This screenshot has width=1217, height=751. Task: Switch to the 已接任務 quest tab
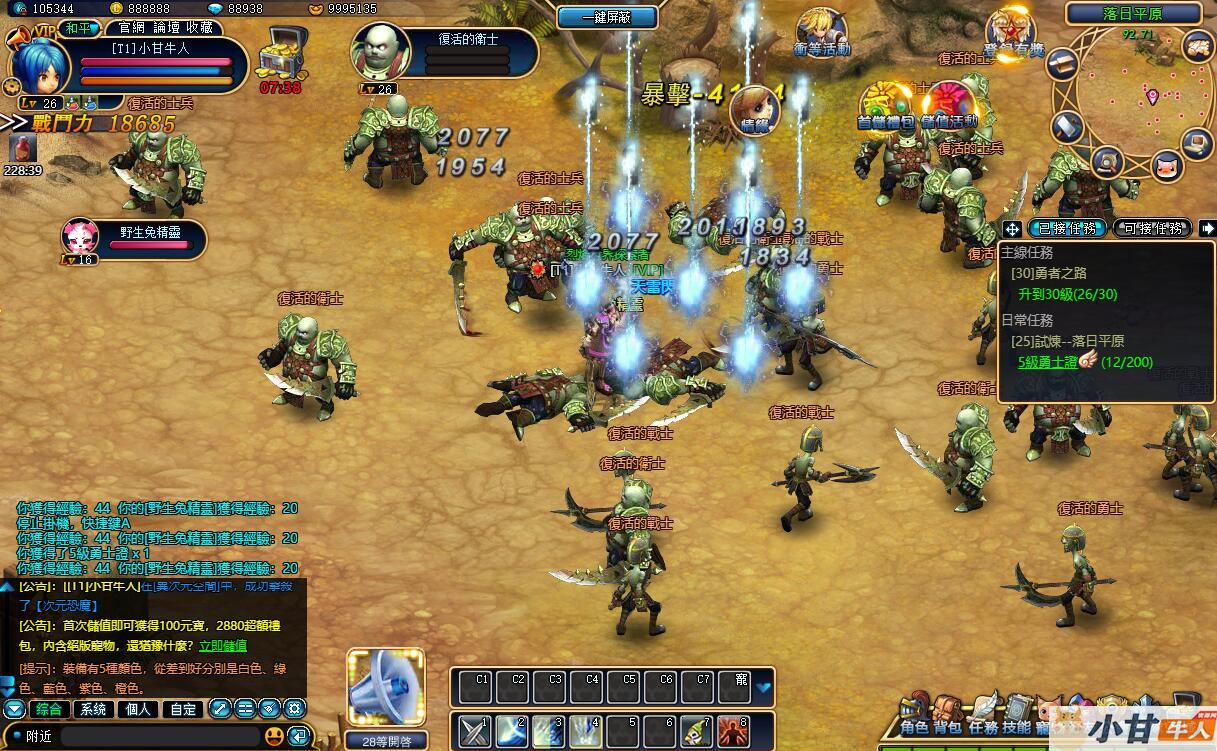tap(1066, 228)
